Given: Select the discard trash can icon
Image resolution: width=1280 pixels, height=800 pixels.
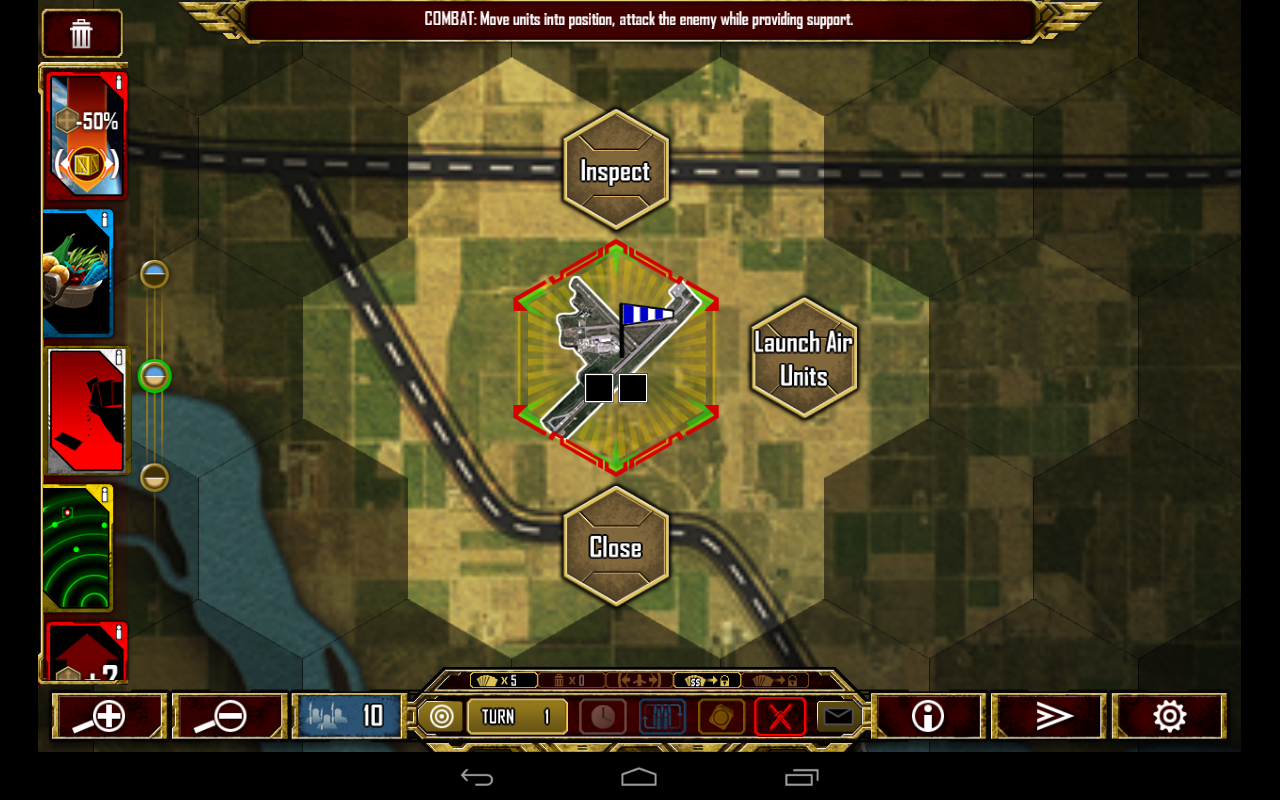Looking at the screenshot, I should tap(80, 31).
